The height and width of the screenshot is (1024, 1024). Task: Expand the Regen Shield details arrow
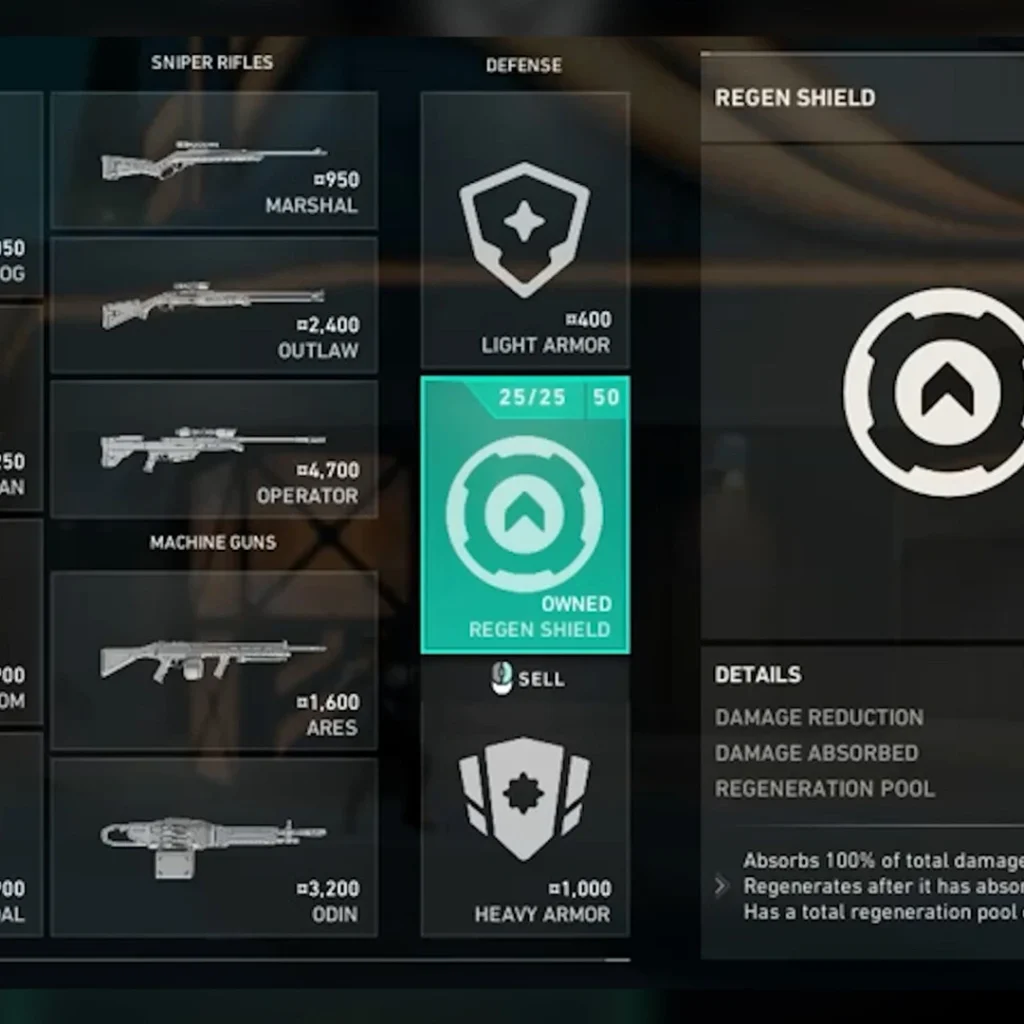(722, 886)
